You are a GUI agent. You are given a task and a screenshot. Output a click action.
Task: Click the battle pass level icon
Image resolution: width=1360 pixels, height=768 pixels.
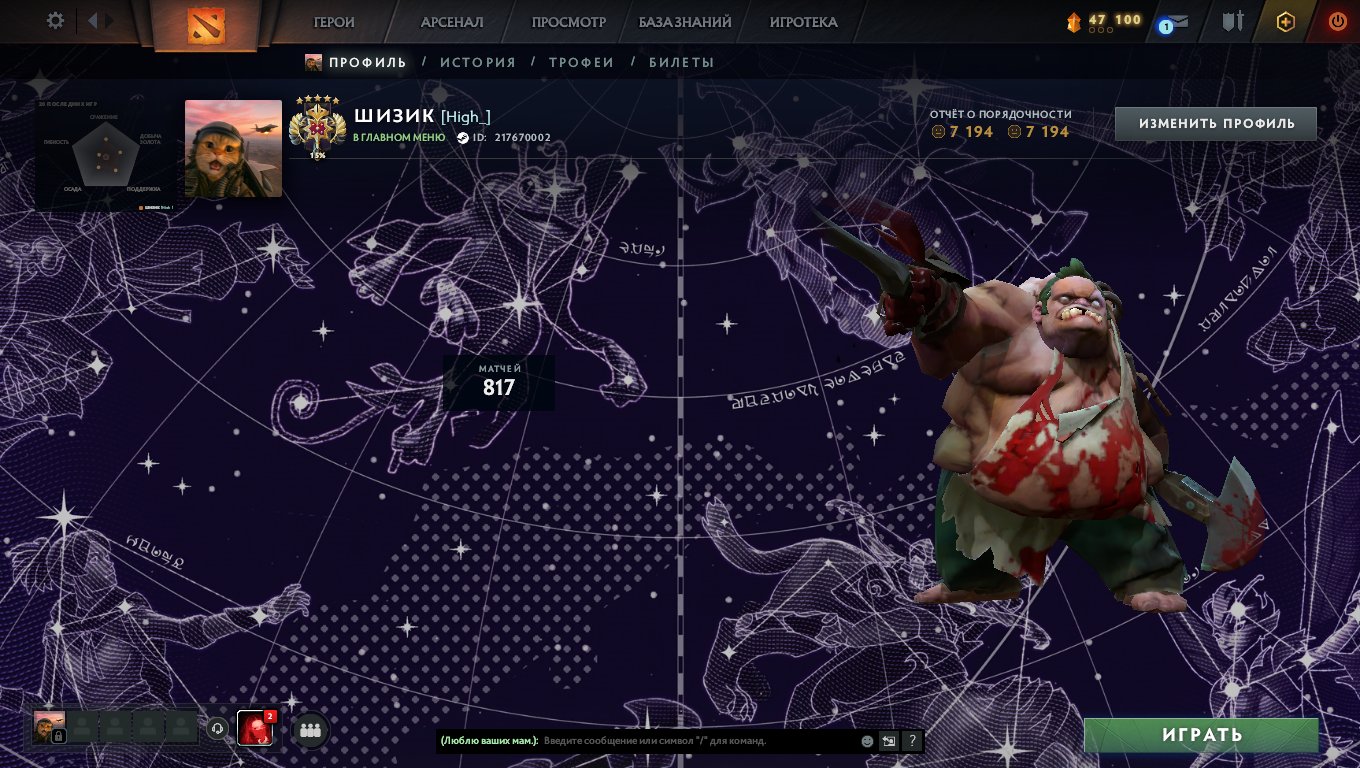click(1073, 20)
